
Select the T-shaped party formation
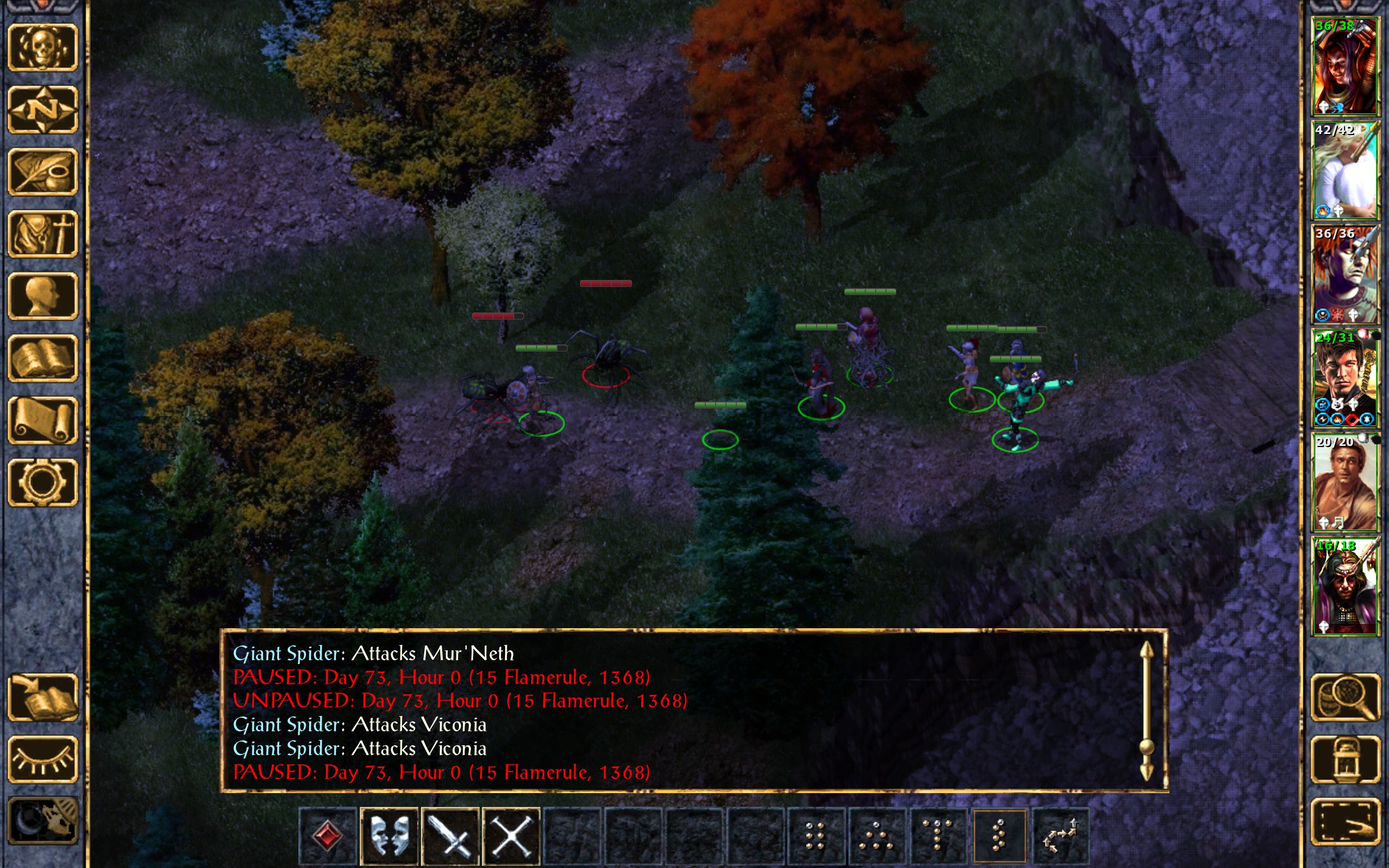(937, 836)
